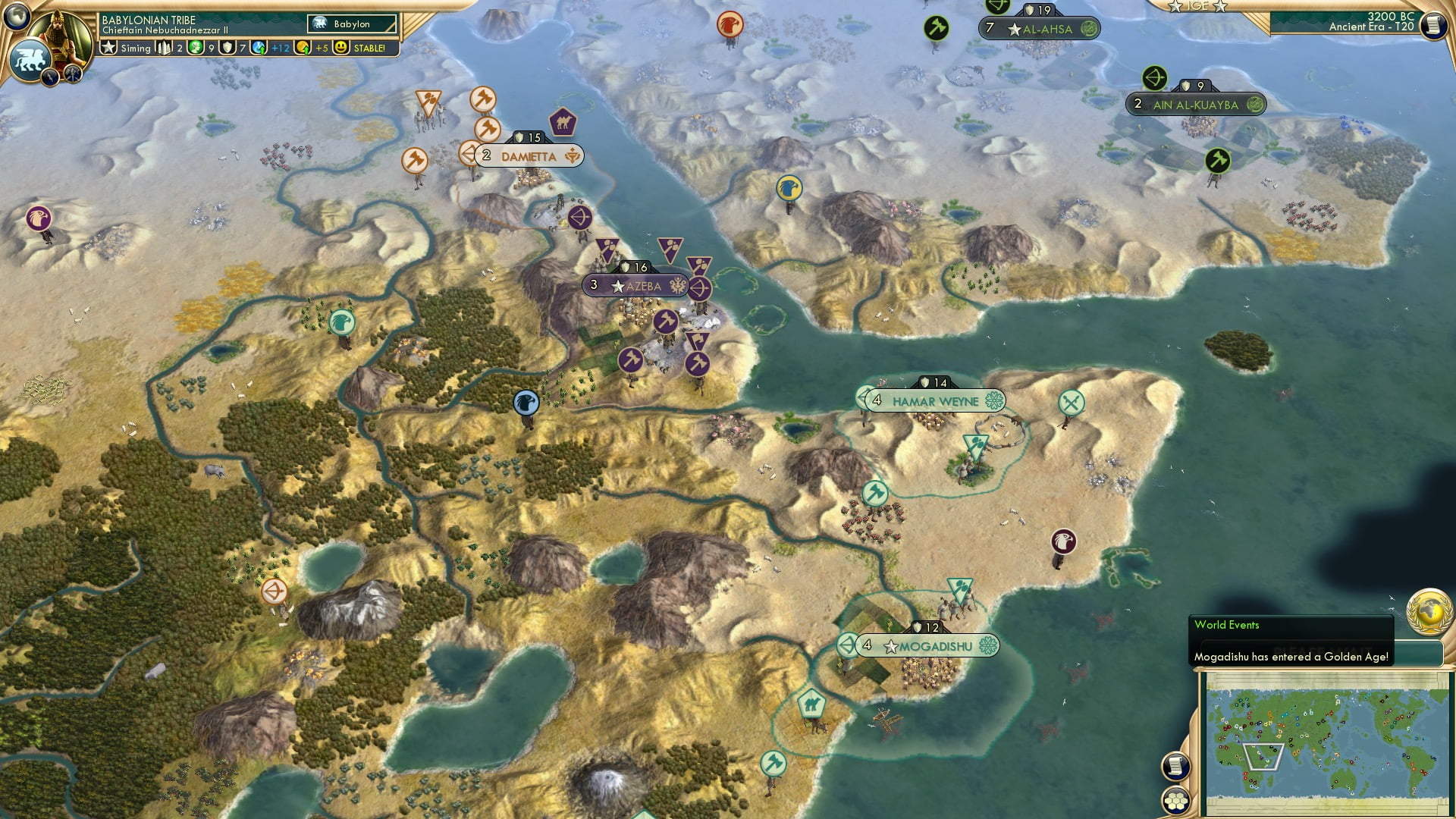
Task: Click the STABLE happiness smiley indicator
Action: 341,49
